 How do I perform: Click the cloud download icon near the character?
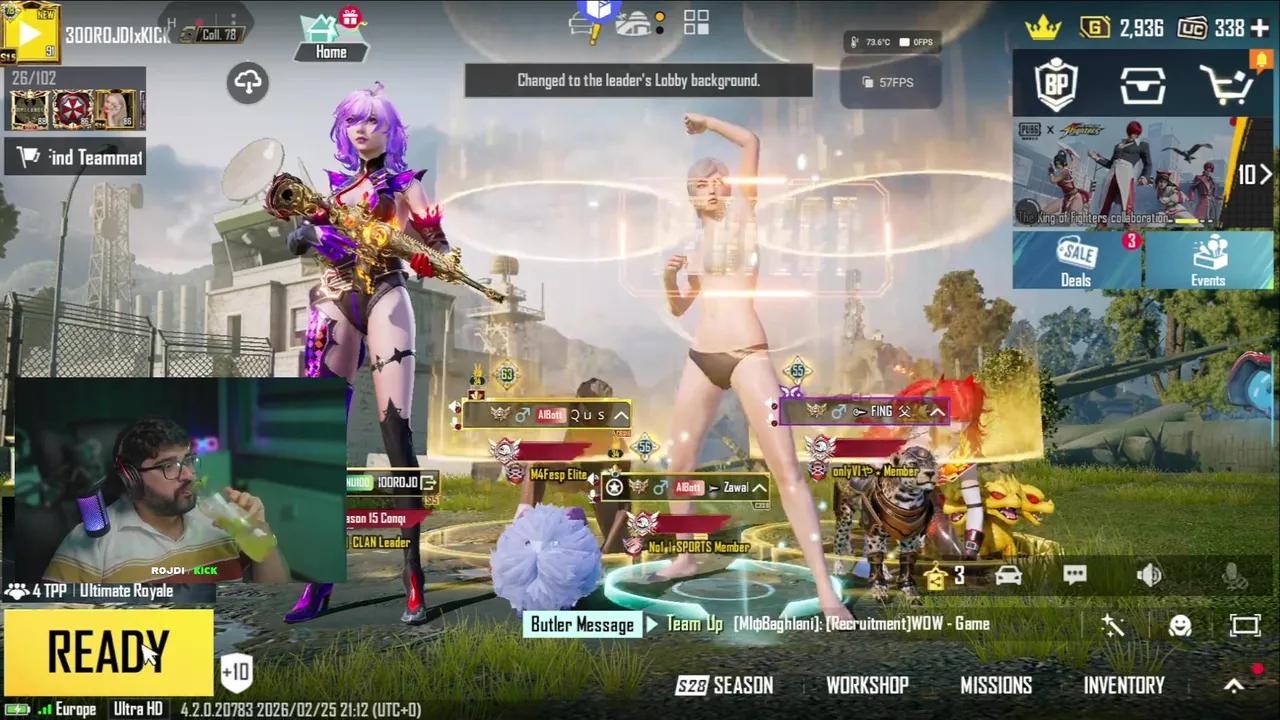click(x=246, y=82)
